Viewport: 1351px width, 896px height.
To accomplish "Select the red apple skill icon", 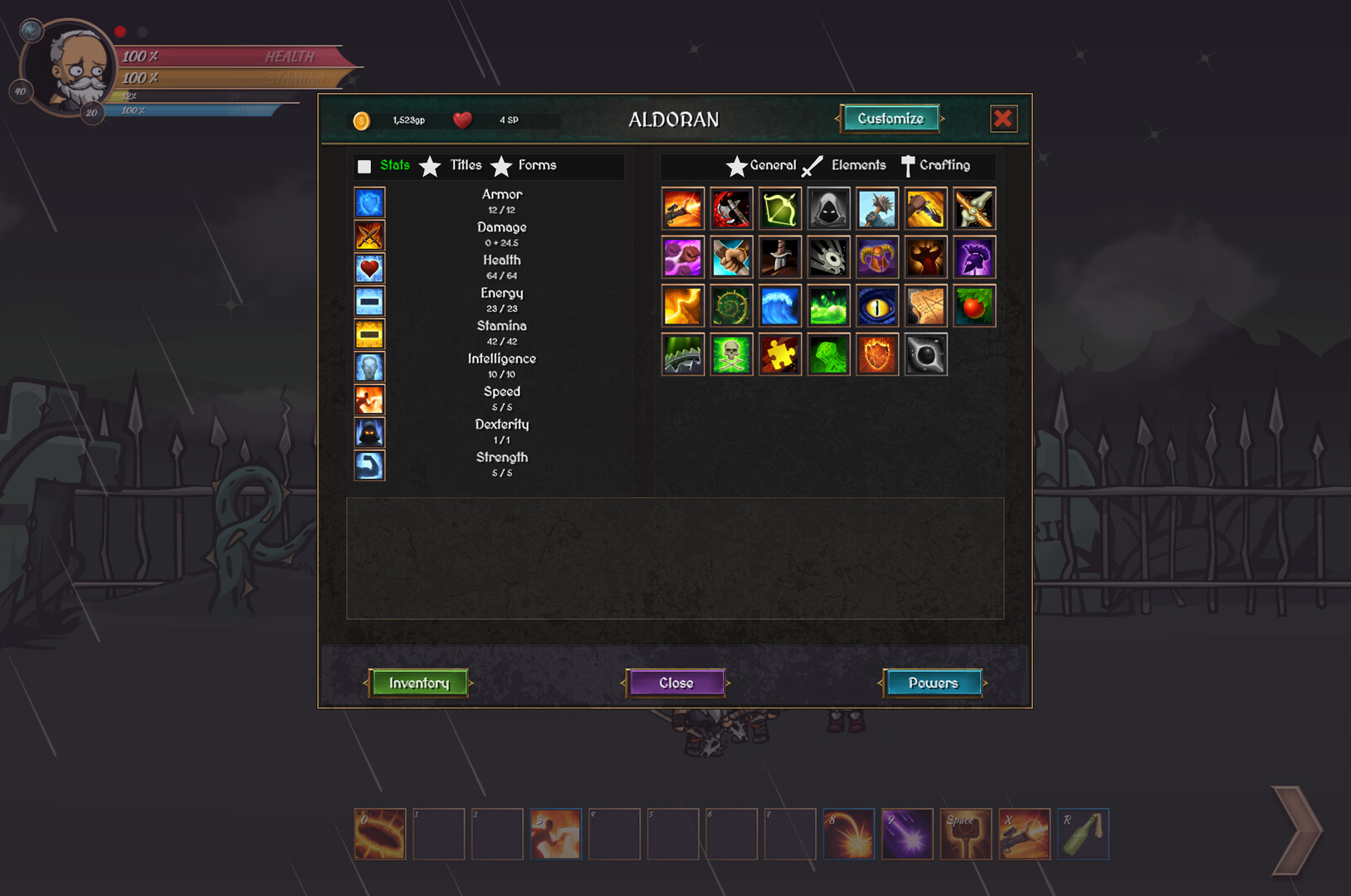I will (974, 306).
